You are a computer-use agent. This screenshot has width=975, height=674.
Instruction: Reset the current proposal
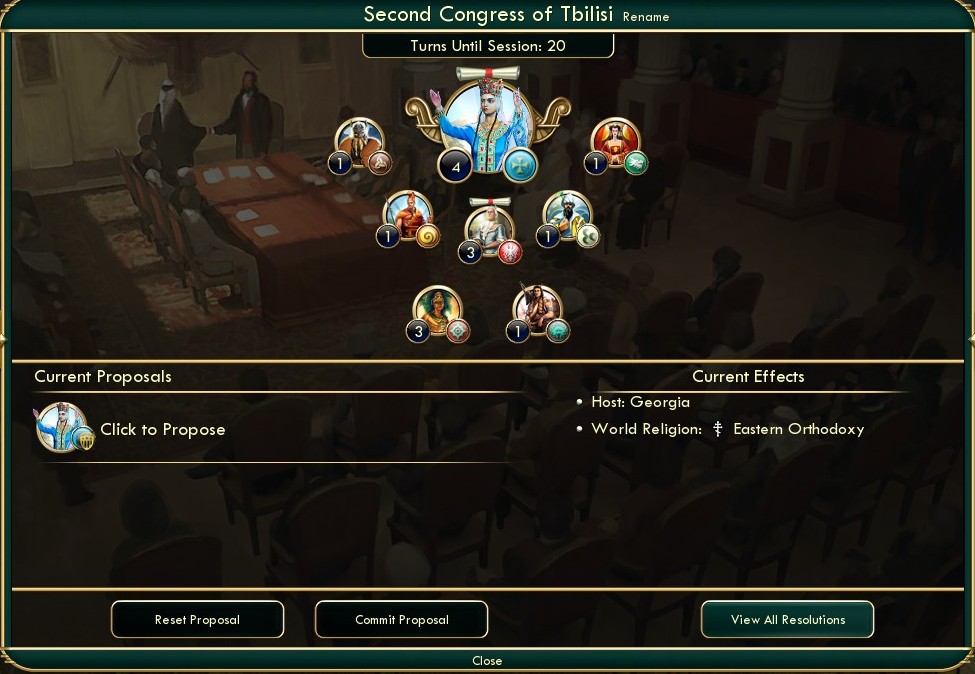click(197, 620)
